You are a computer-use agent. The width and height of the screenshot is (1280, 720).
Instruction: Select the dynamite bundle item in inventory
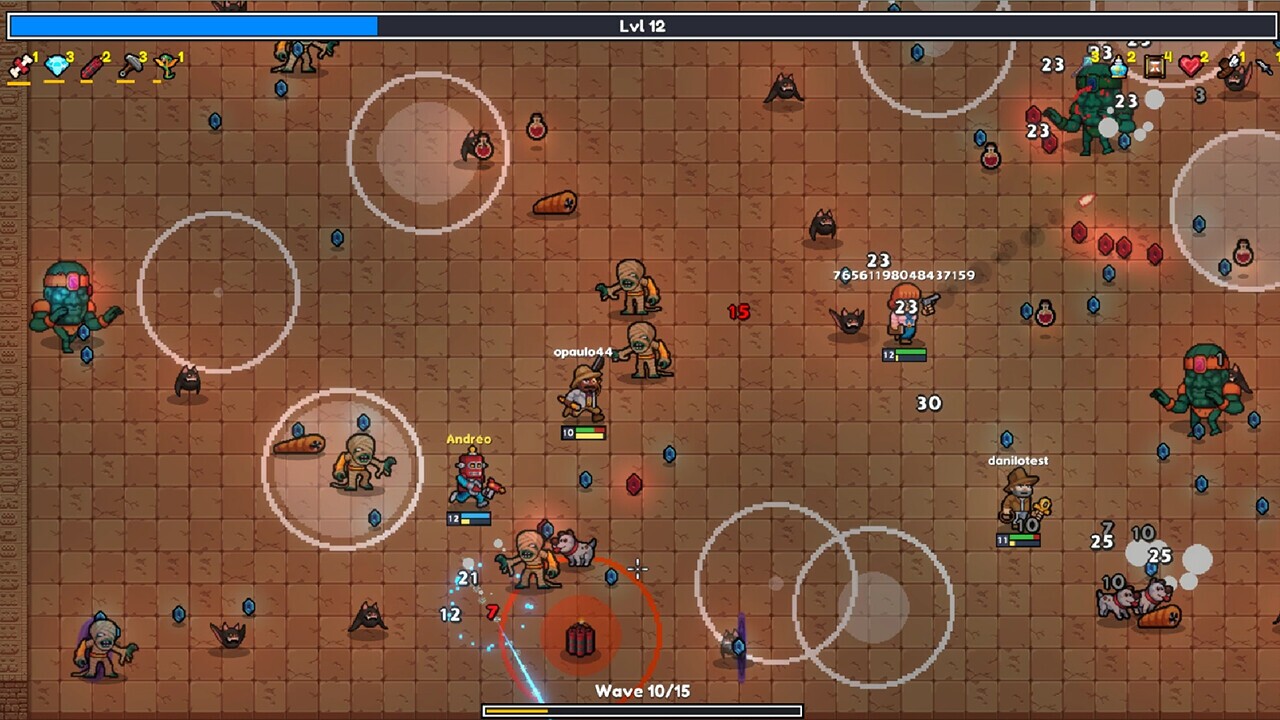[x=20, y=66]
